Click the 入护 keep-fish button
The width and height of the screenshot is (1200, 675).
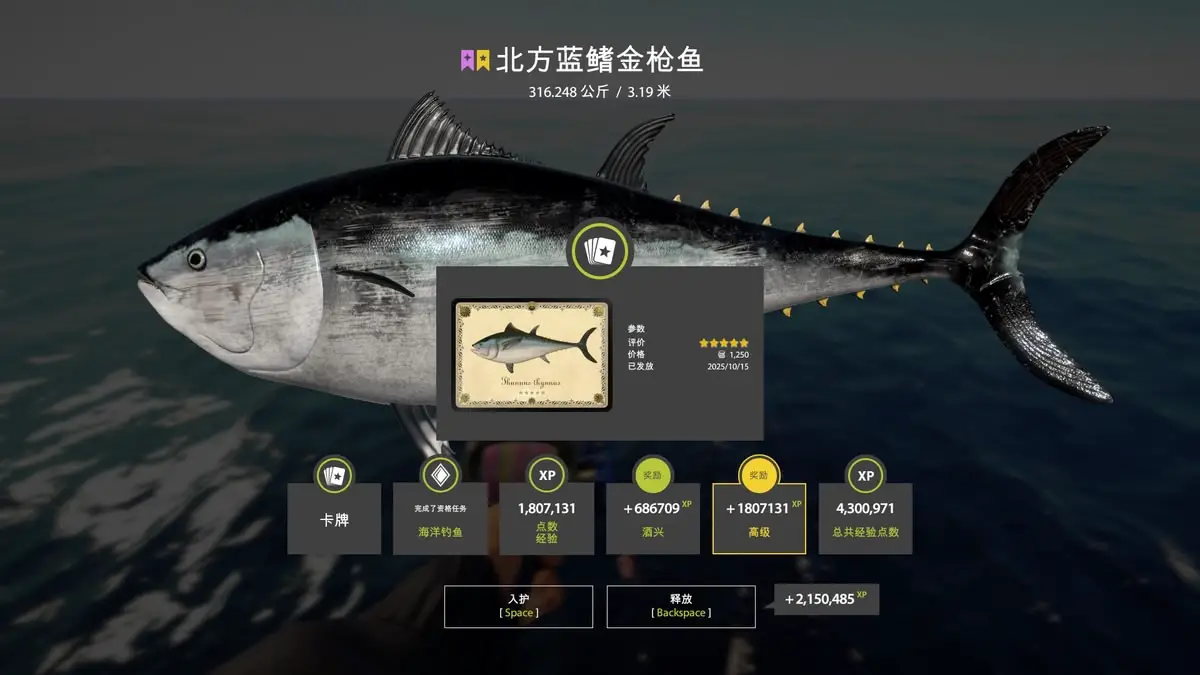[518, 606]
